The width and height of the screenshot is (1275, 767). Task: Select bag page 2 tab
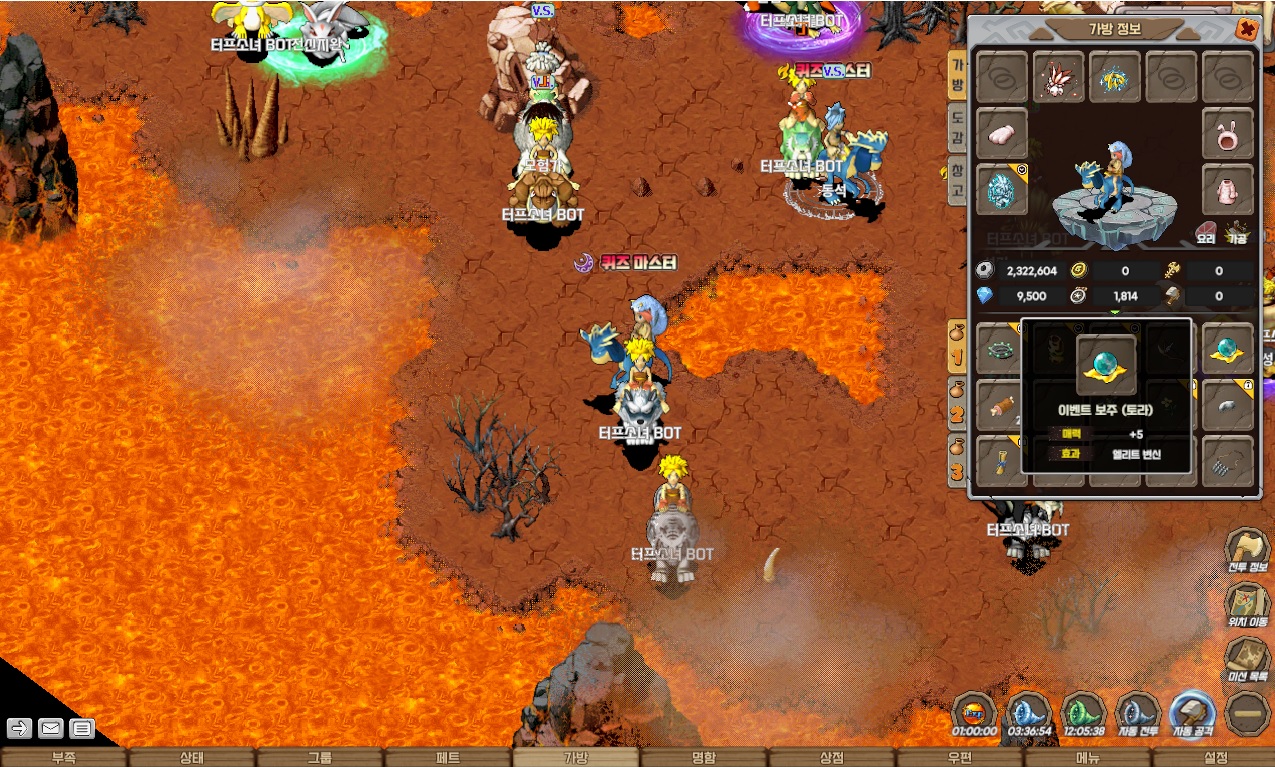tap(958, 406)
